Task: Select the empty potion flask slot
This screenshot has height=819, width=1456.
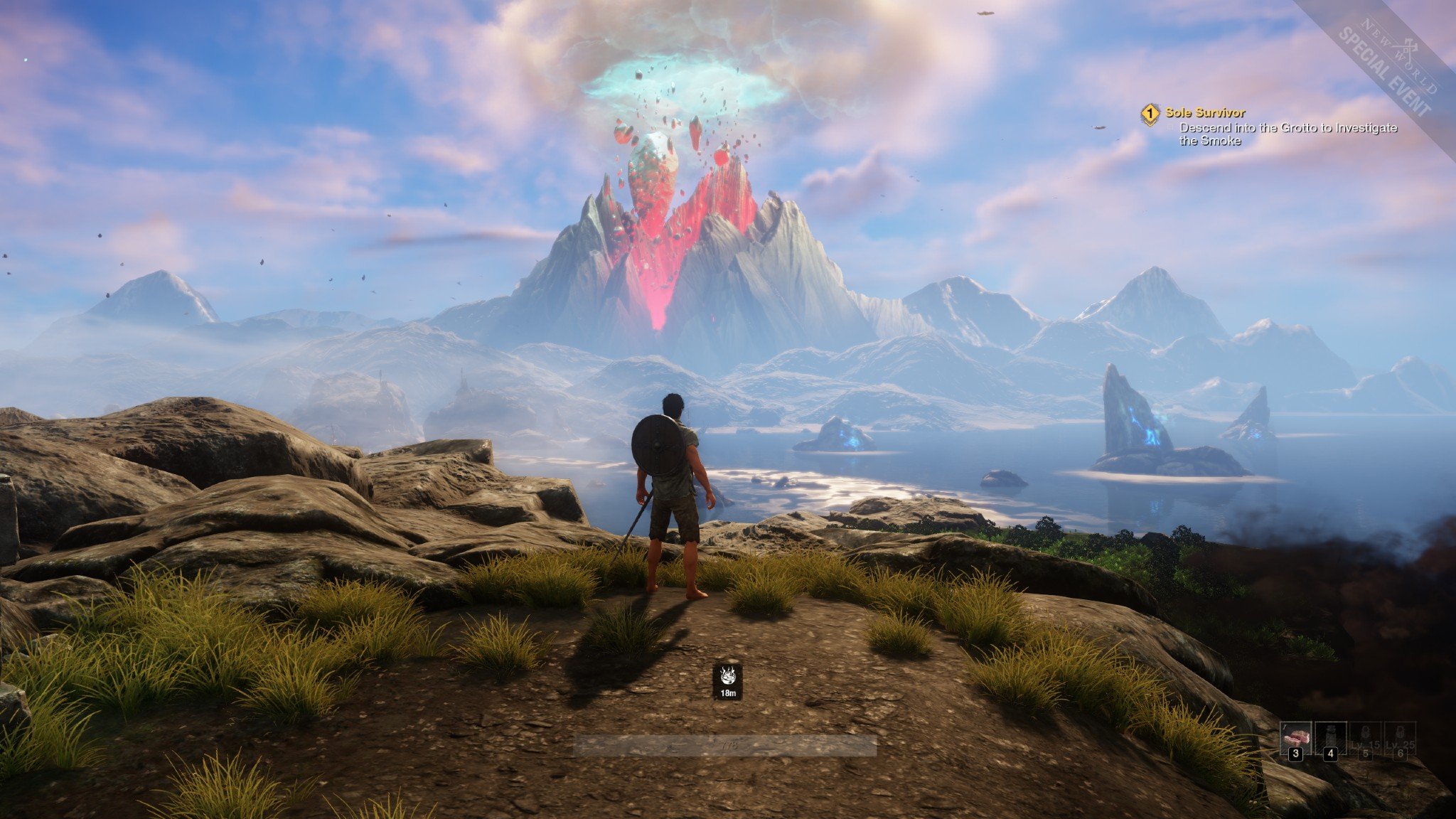Action: click(x=1330, y=739)
